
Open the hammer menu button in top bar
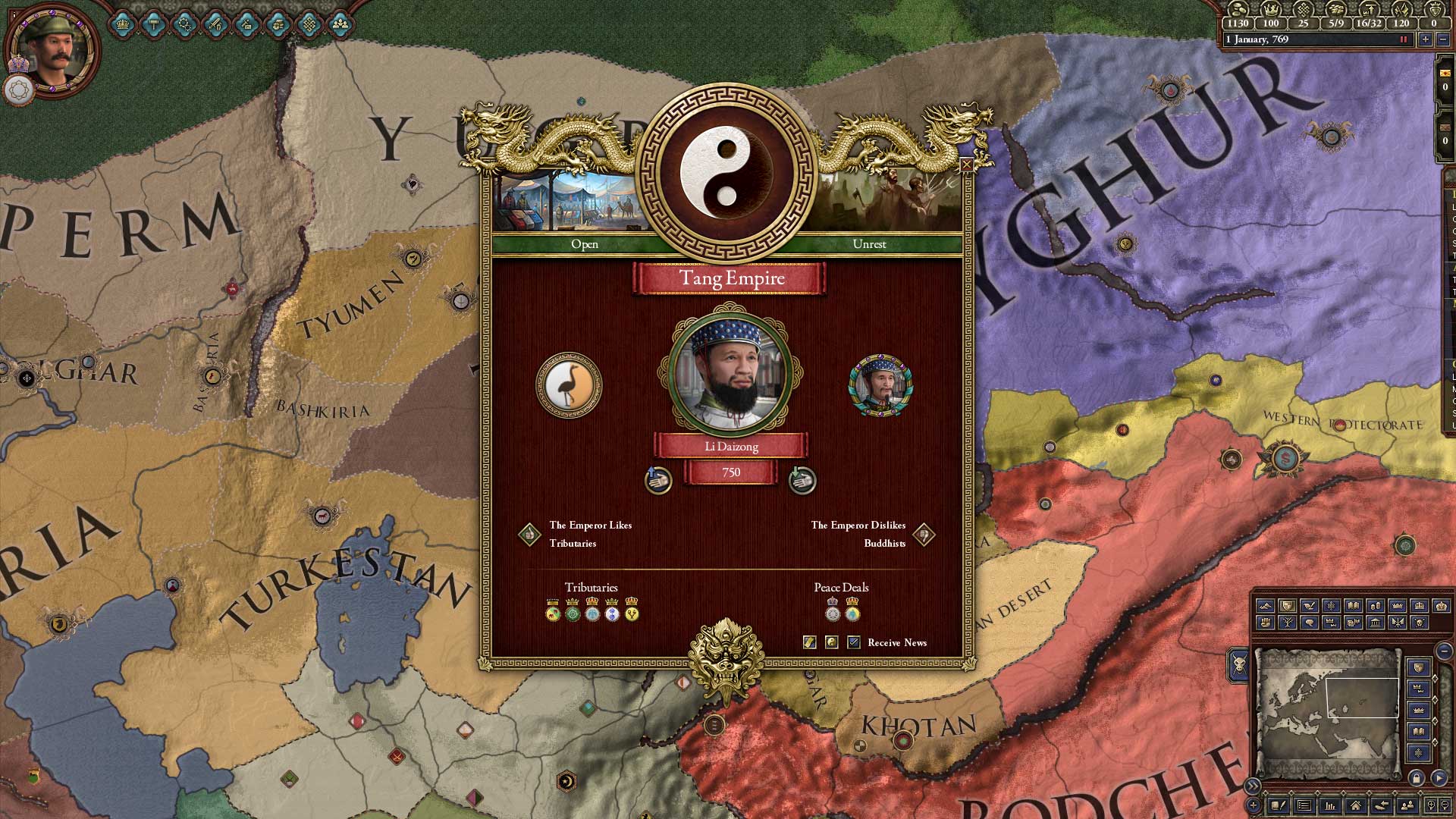153,25
